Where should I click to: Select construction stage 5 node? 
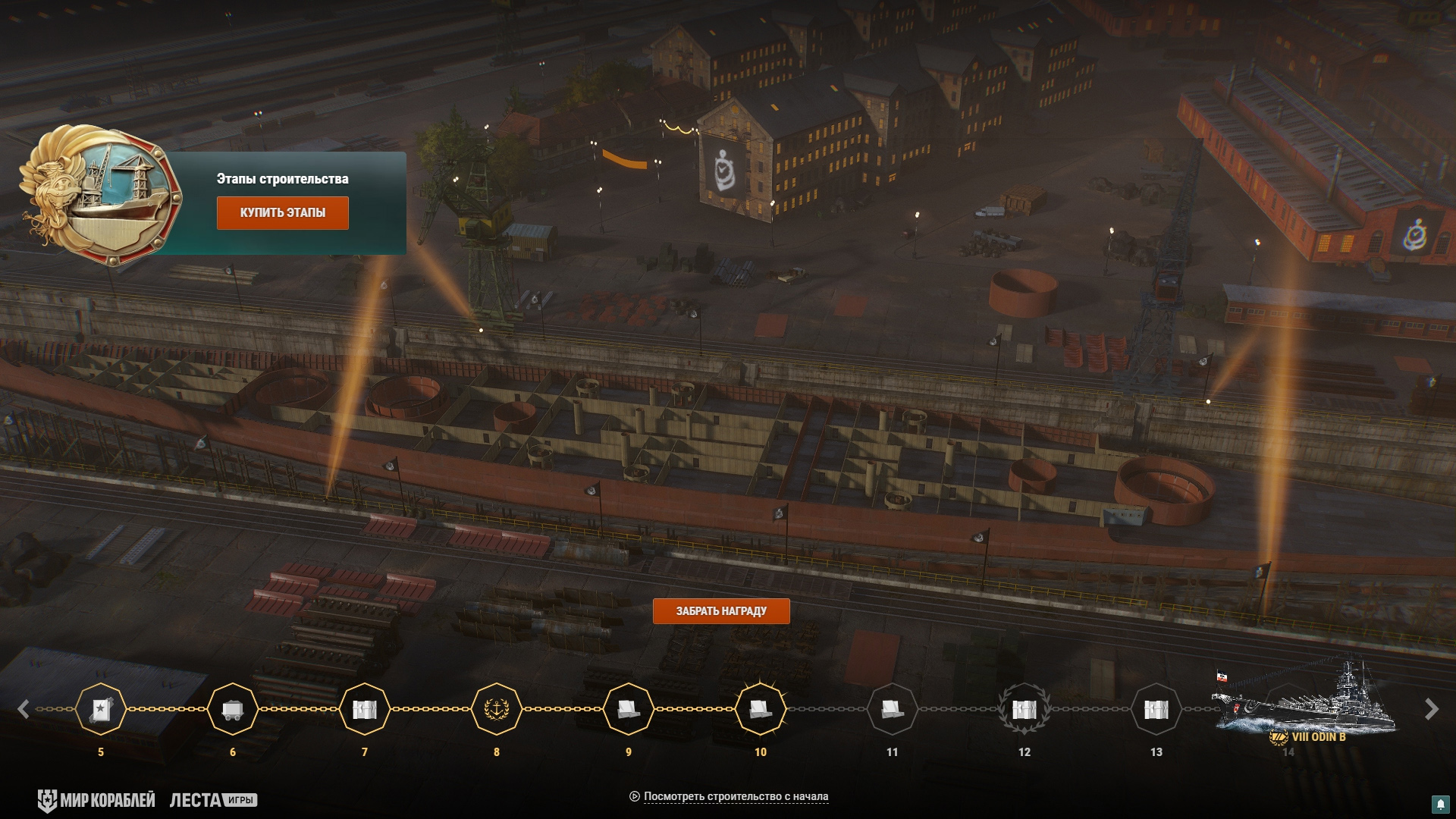point(101,710)
